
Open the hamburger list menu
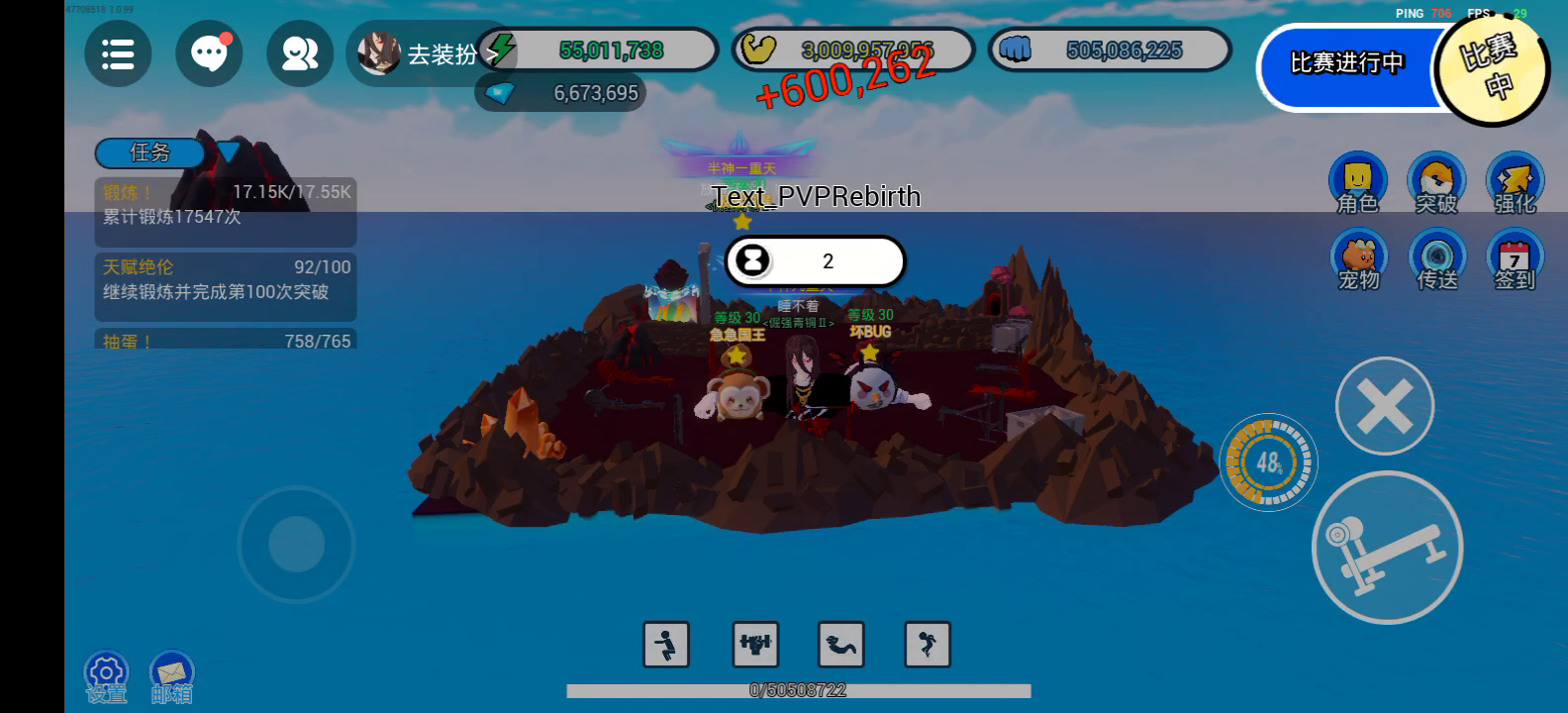[118, 53]
